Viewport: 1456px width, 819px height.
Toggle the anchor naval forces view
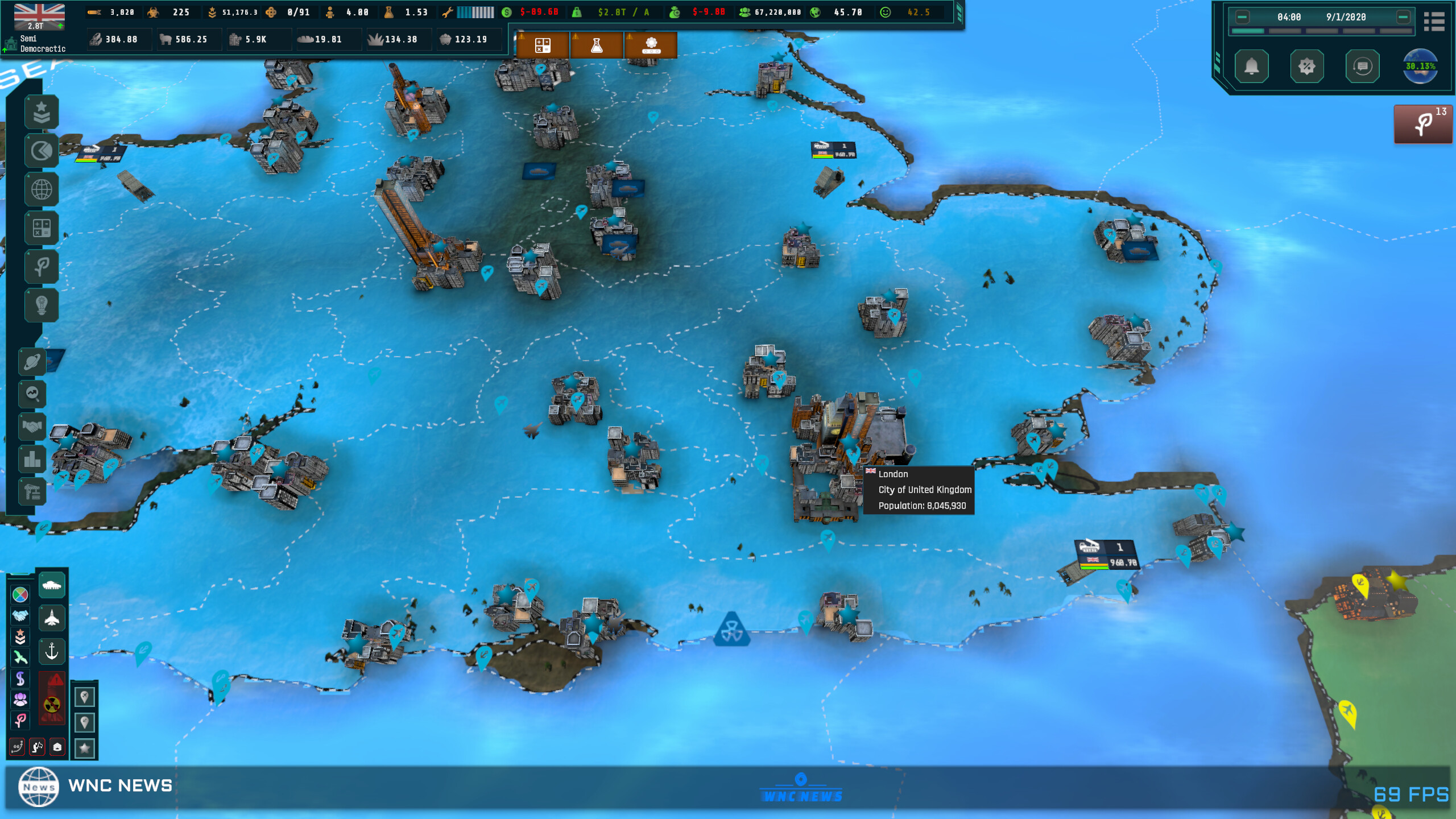pos(51,651)
